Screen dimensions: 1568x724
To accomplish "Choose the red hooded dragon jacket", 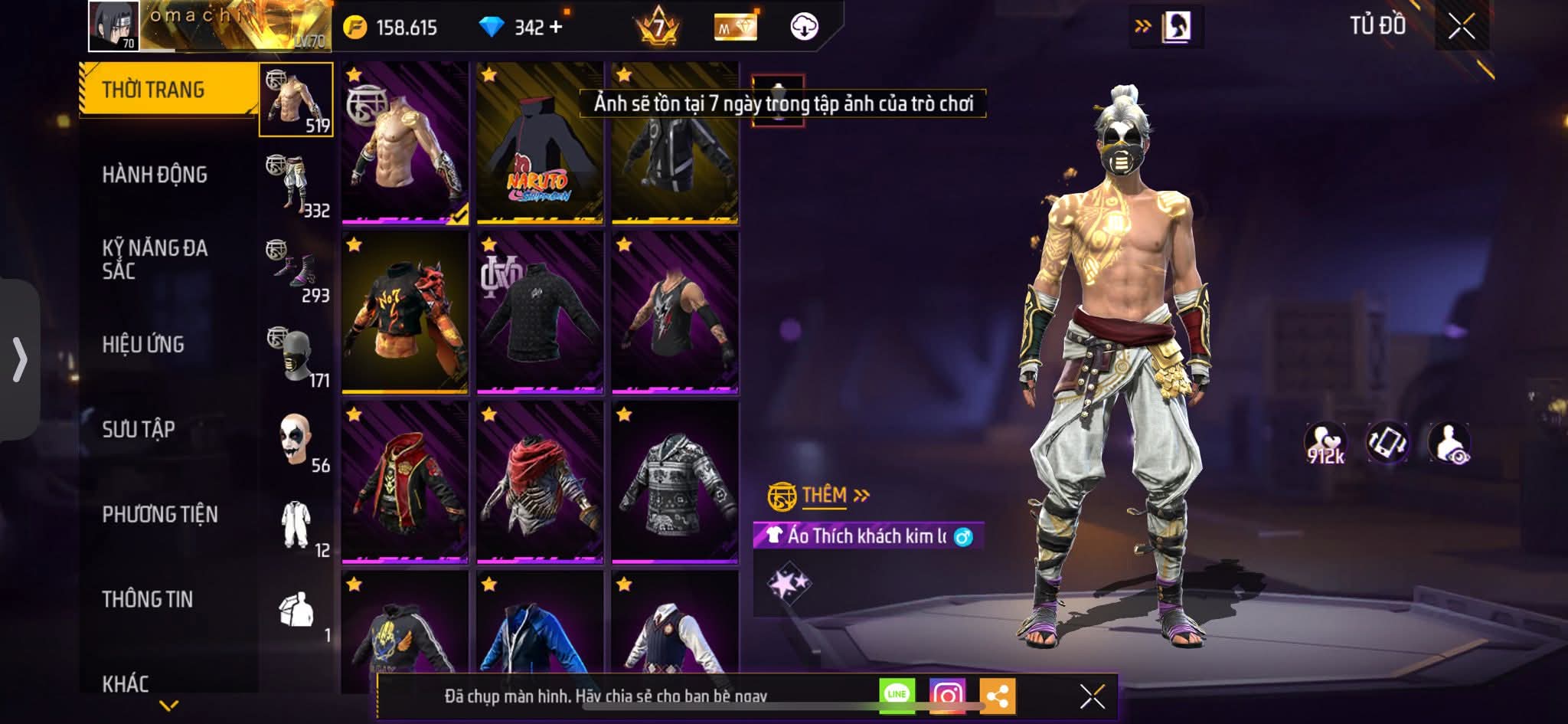I will point(405,483).
